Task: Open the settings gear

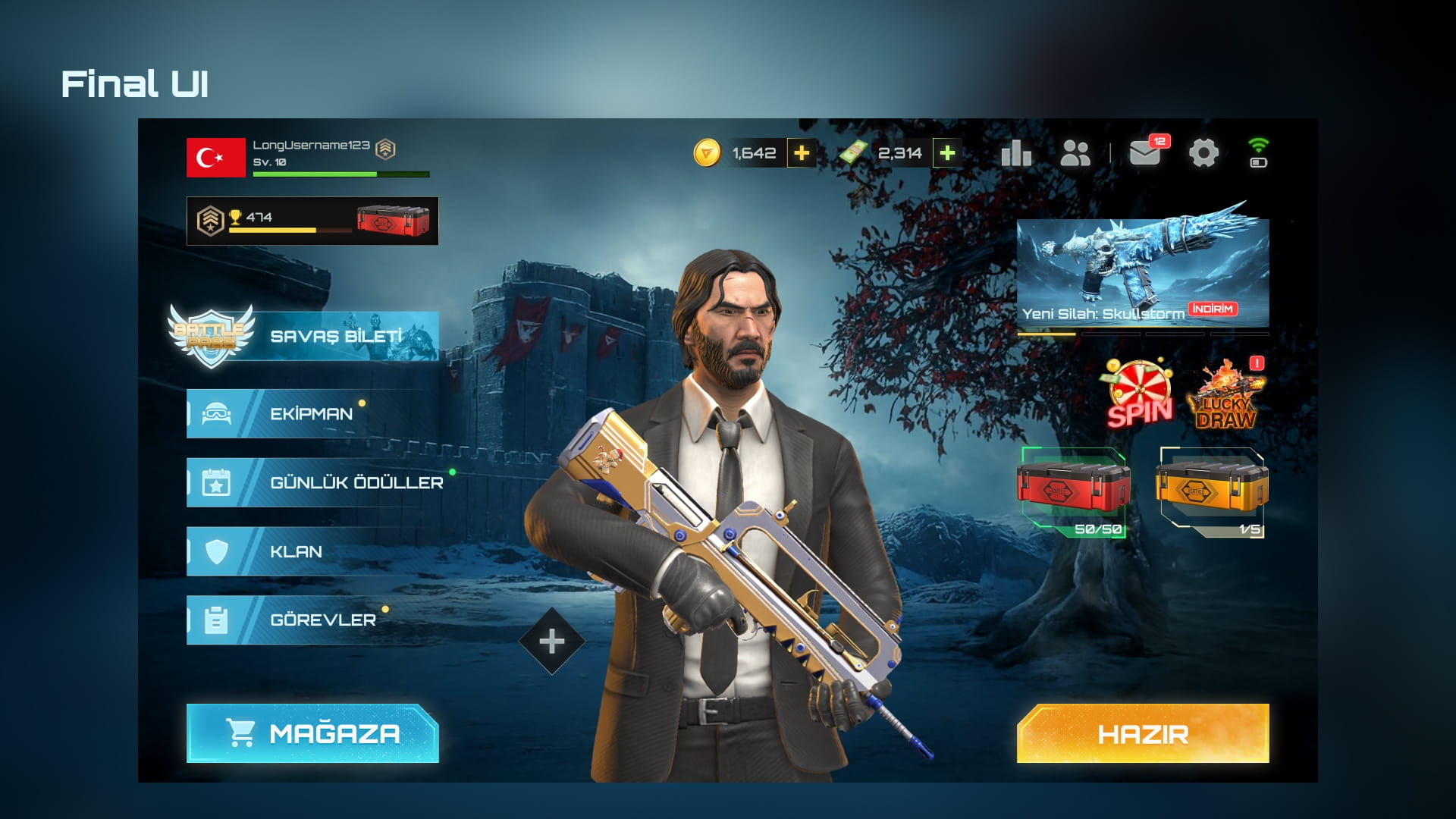Action: tap(1203, 153)
